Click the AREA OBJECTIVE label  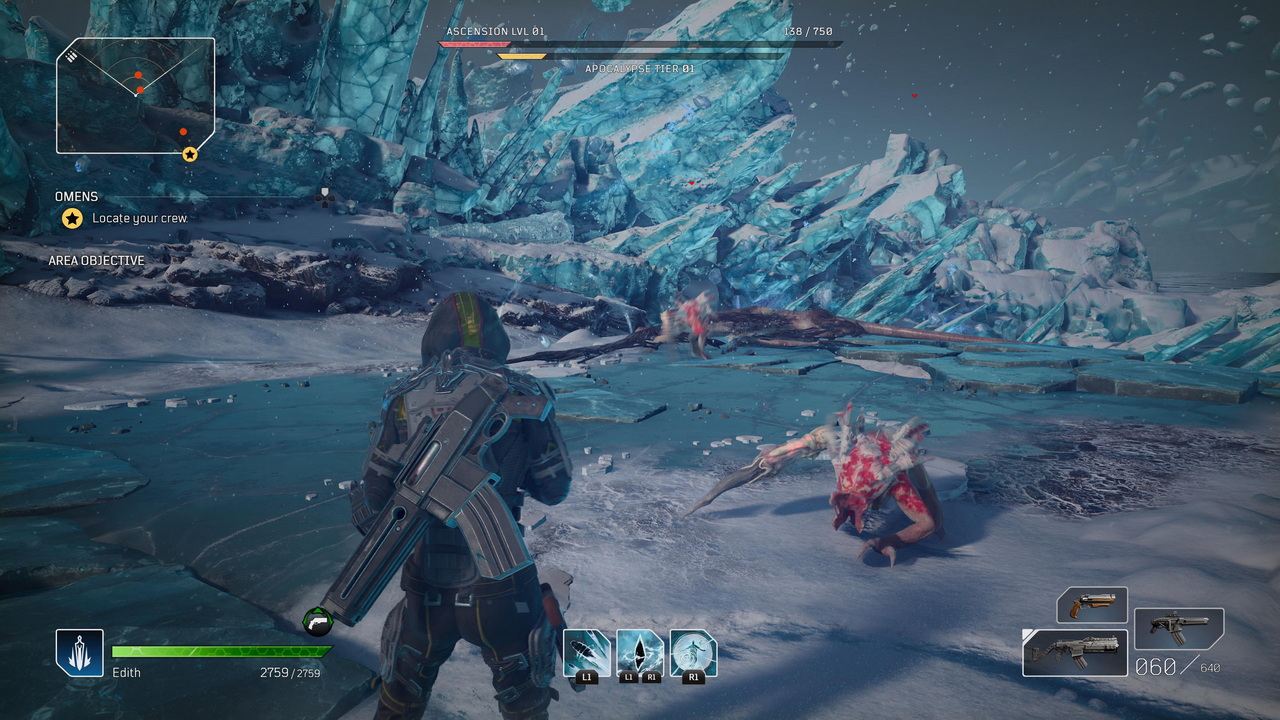[x=97, y=261]
